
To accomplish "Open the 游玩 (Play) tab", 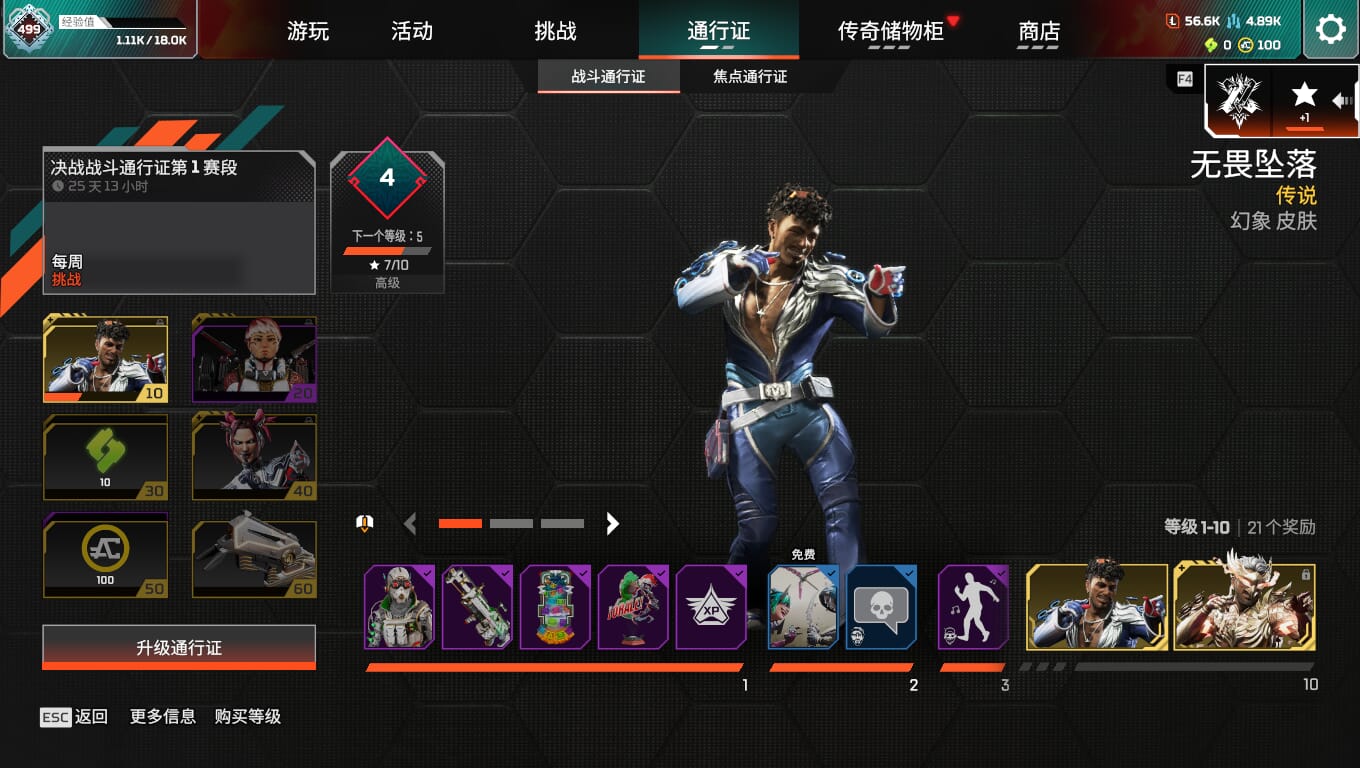I will (x=307, y=31).
